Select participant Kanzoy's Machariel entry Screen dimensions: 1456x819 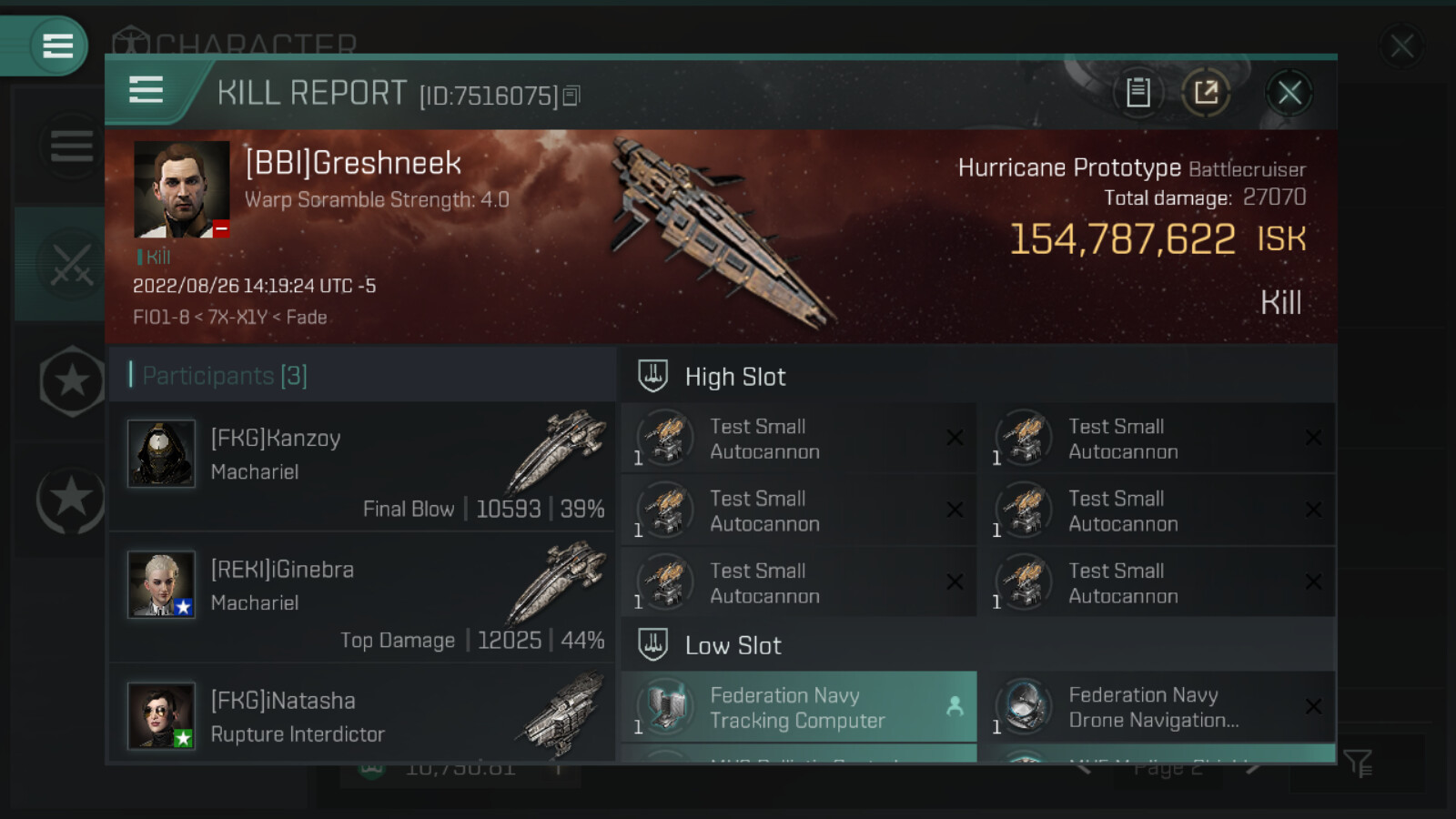point(362,467)
